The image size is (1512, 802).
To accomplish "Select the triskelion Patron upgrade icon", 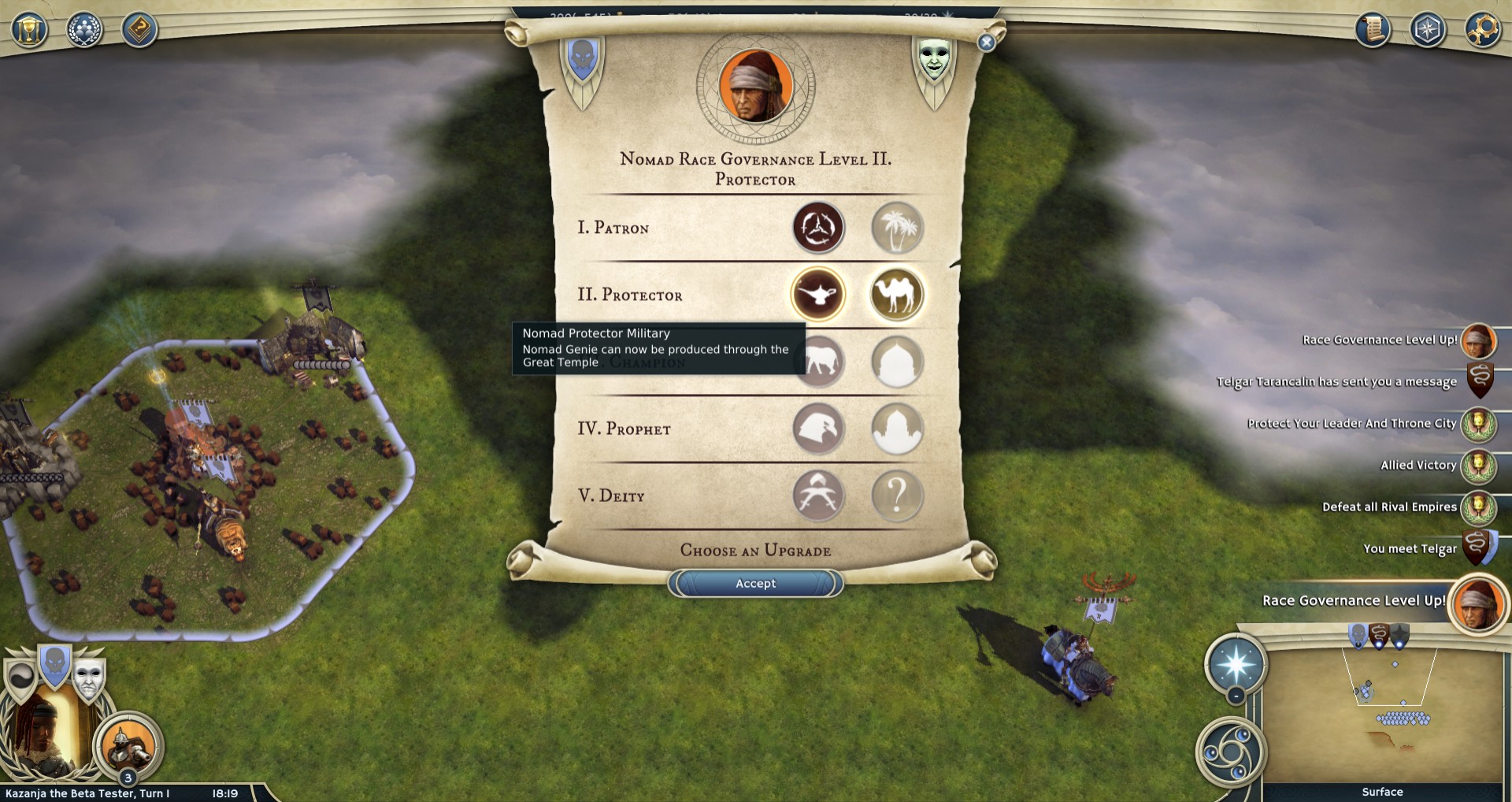I will click(818, 228).
